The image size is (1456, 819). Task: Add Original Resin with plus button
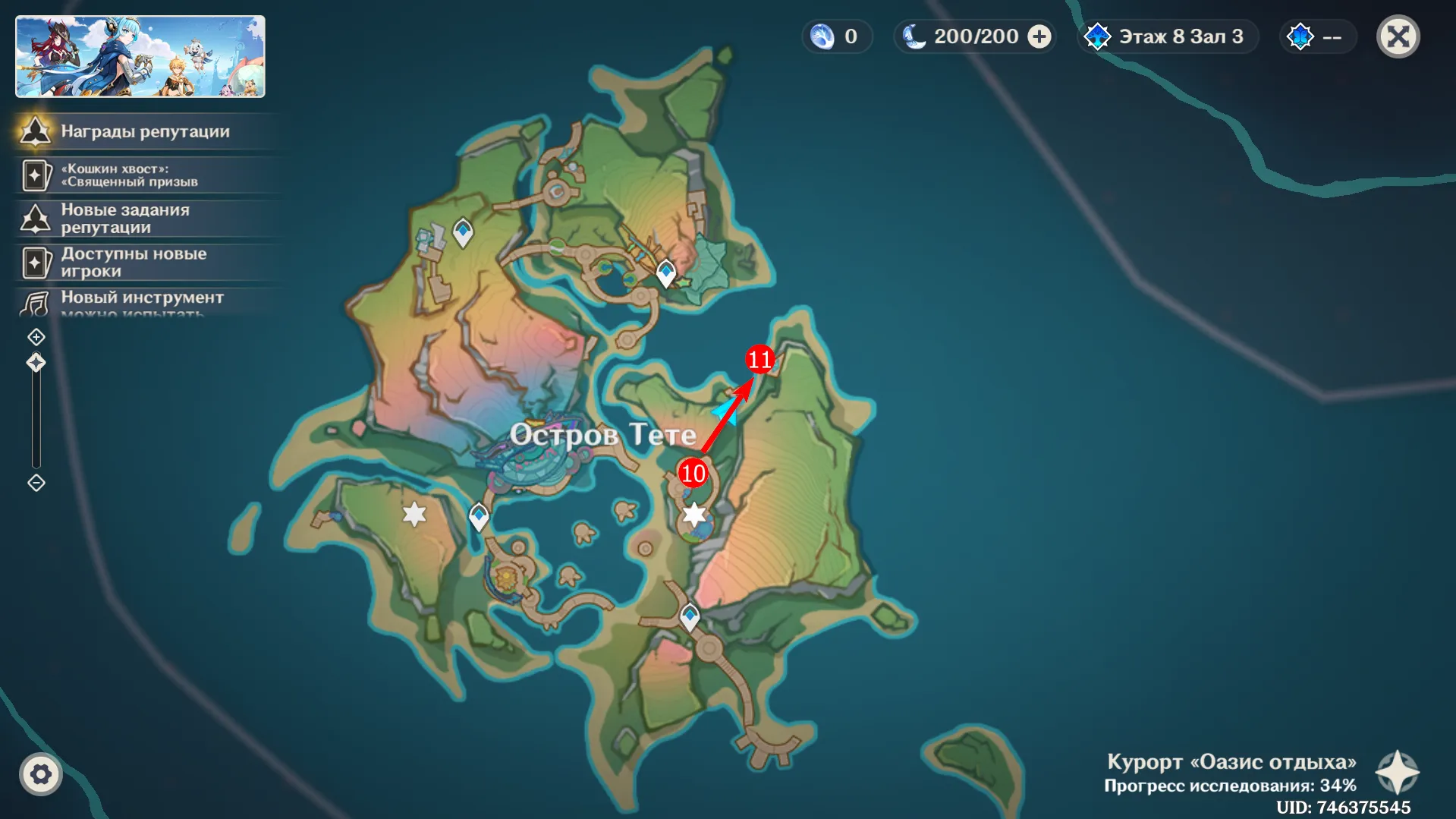tap(1039, 36)
